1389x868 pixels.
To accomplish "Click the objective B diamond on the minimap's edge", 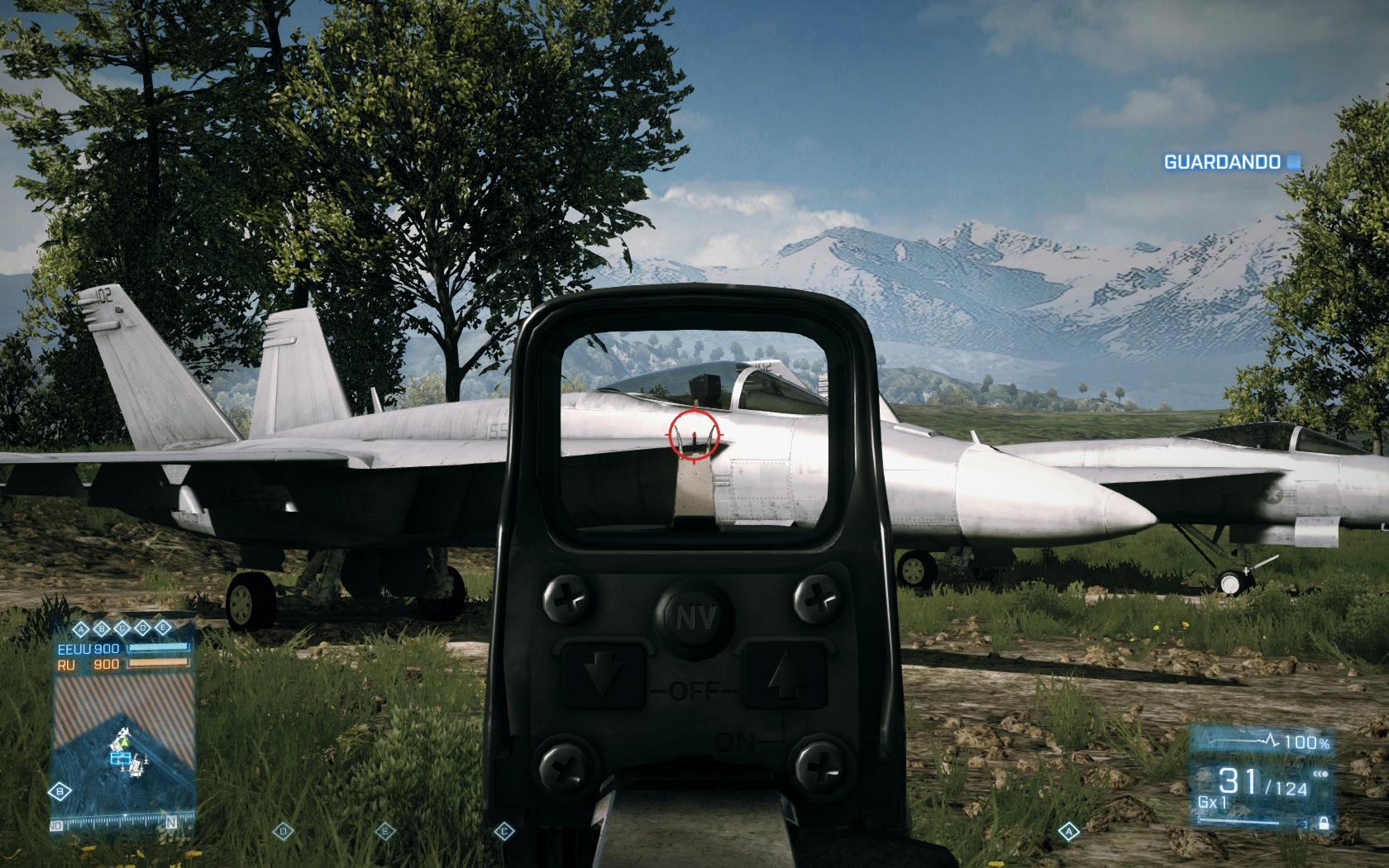I will click(x=60, y=791).
